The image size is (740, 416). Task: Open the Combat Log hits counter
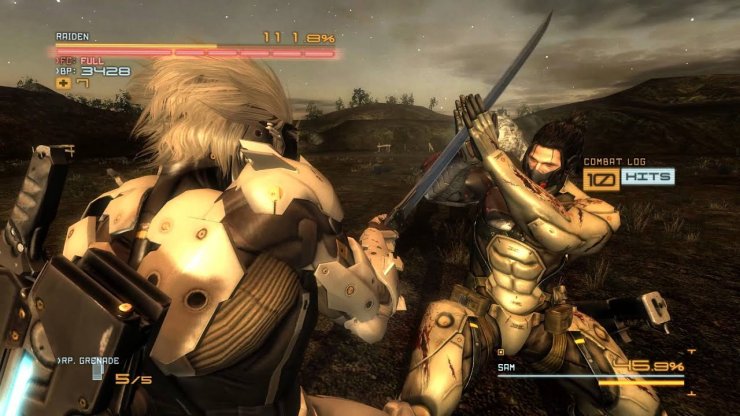(x=628, y=177)
